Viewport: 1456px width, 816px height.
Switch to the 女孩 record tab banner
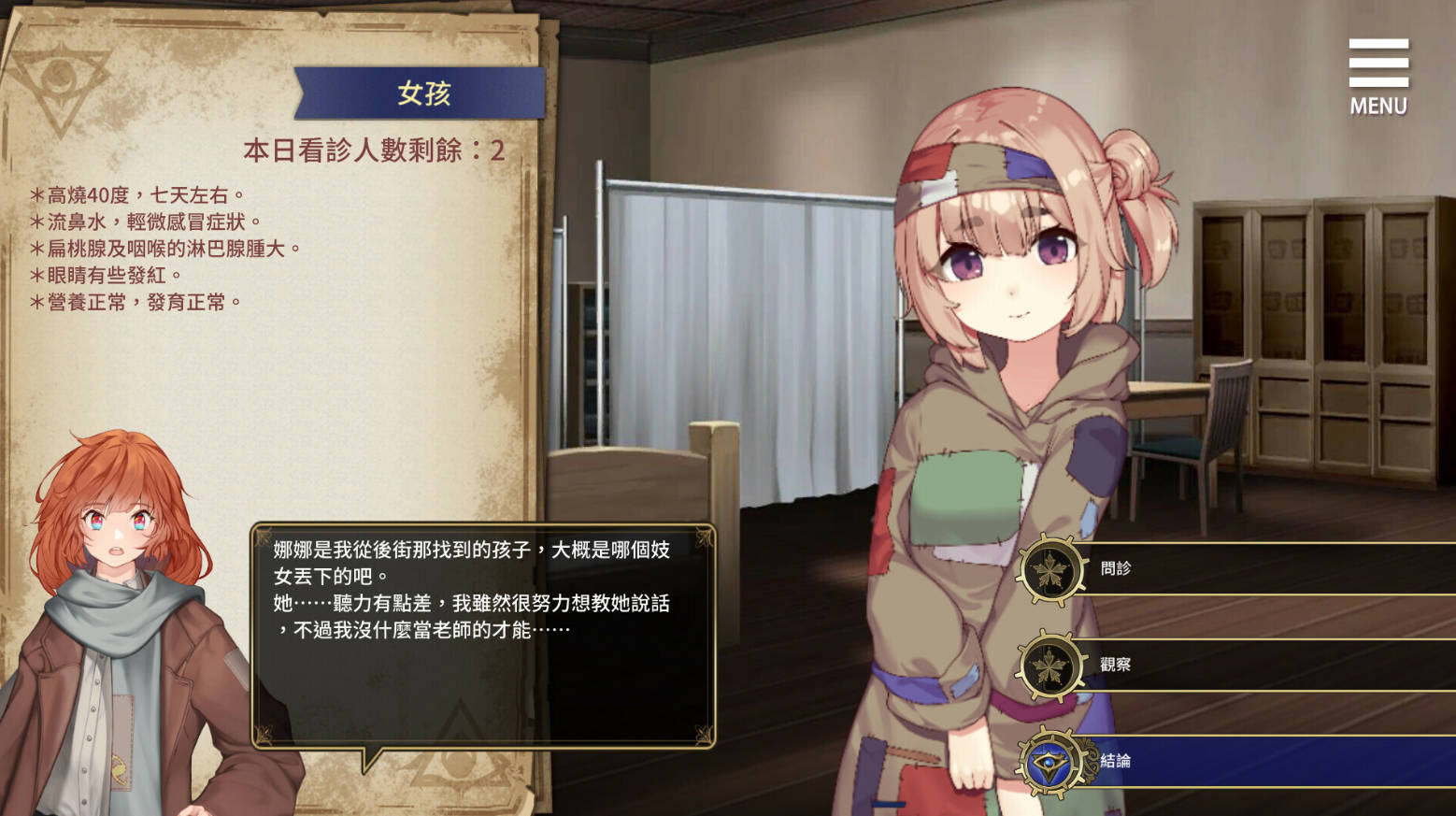422,92
